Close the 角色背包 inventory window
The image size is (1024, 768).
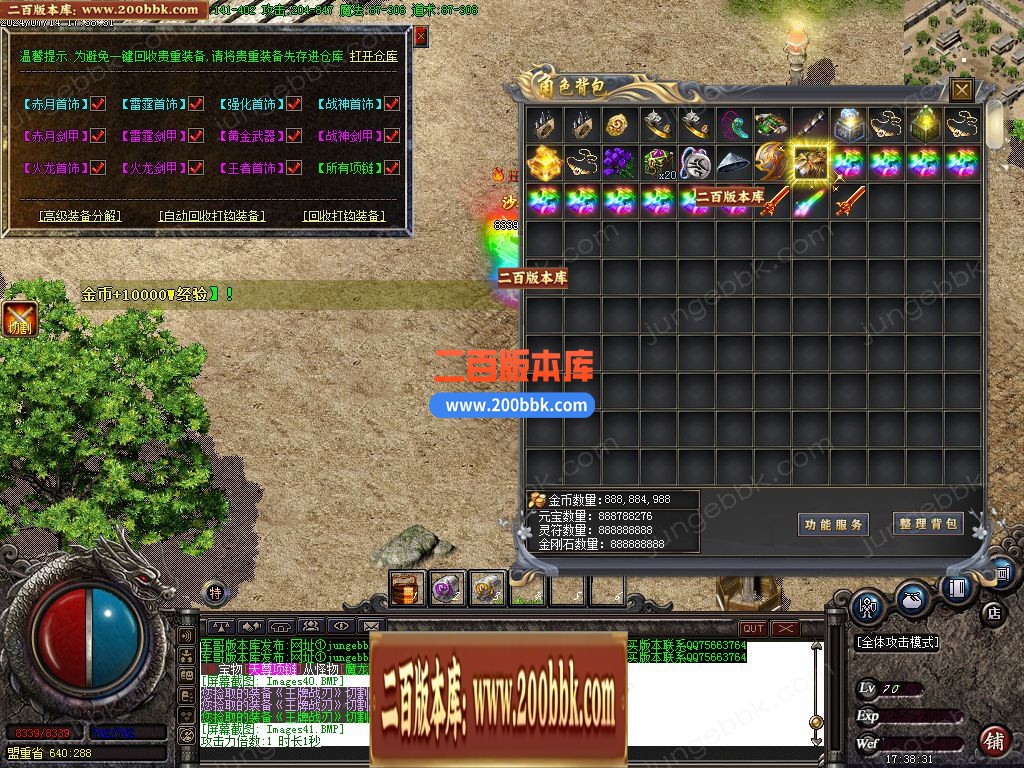pyautogui.click(x=962, y=90)
